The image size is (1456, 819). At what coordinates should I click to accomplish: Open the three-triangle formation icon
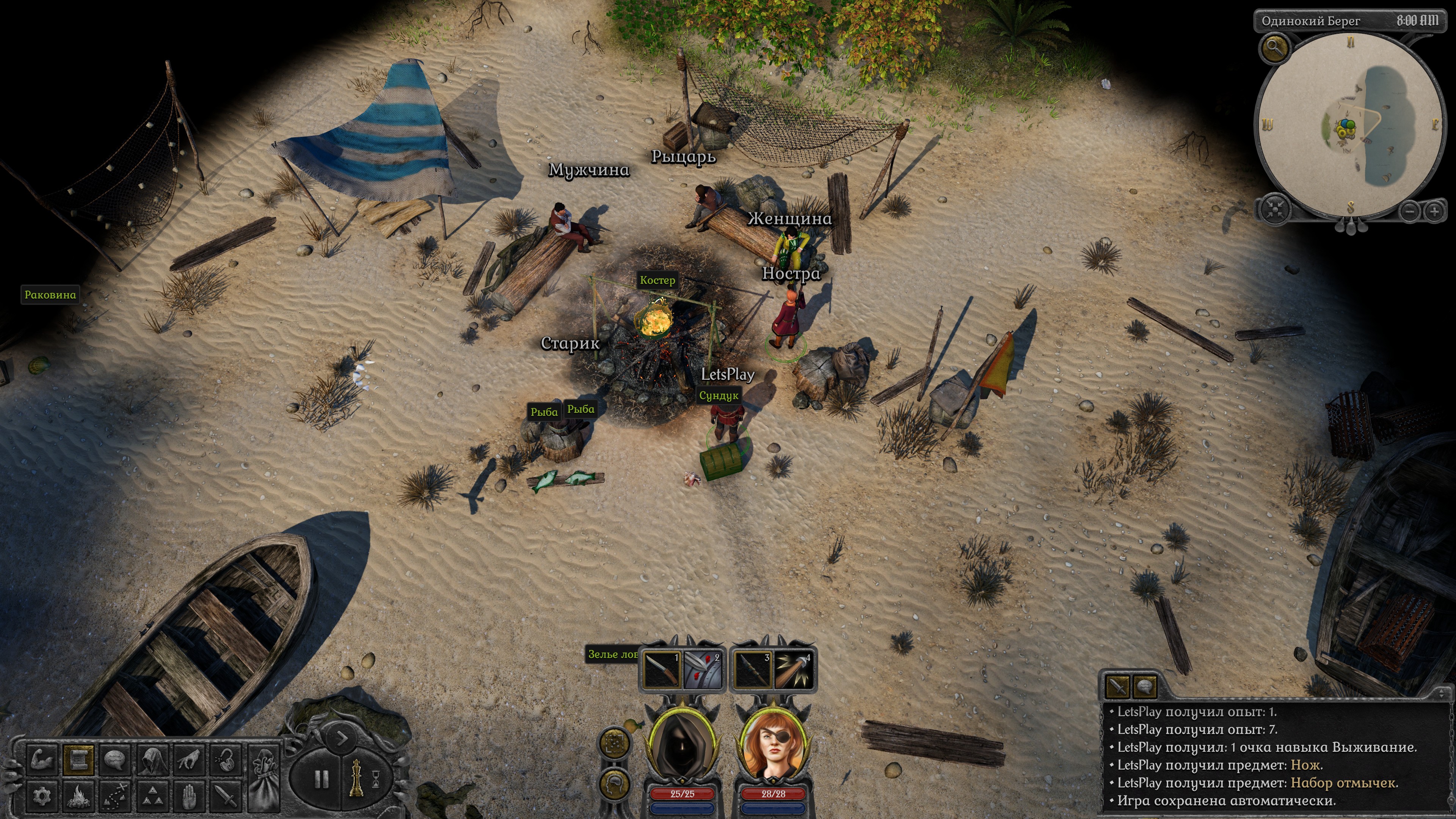(x=152, y=796)
